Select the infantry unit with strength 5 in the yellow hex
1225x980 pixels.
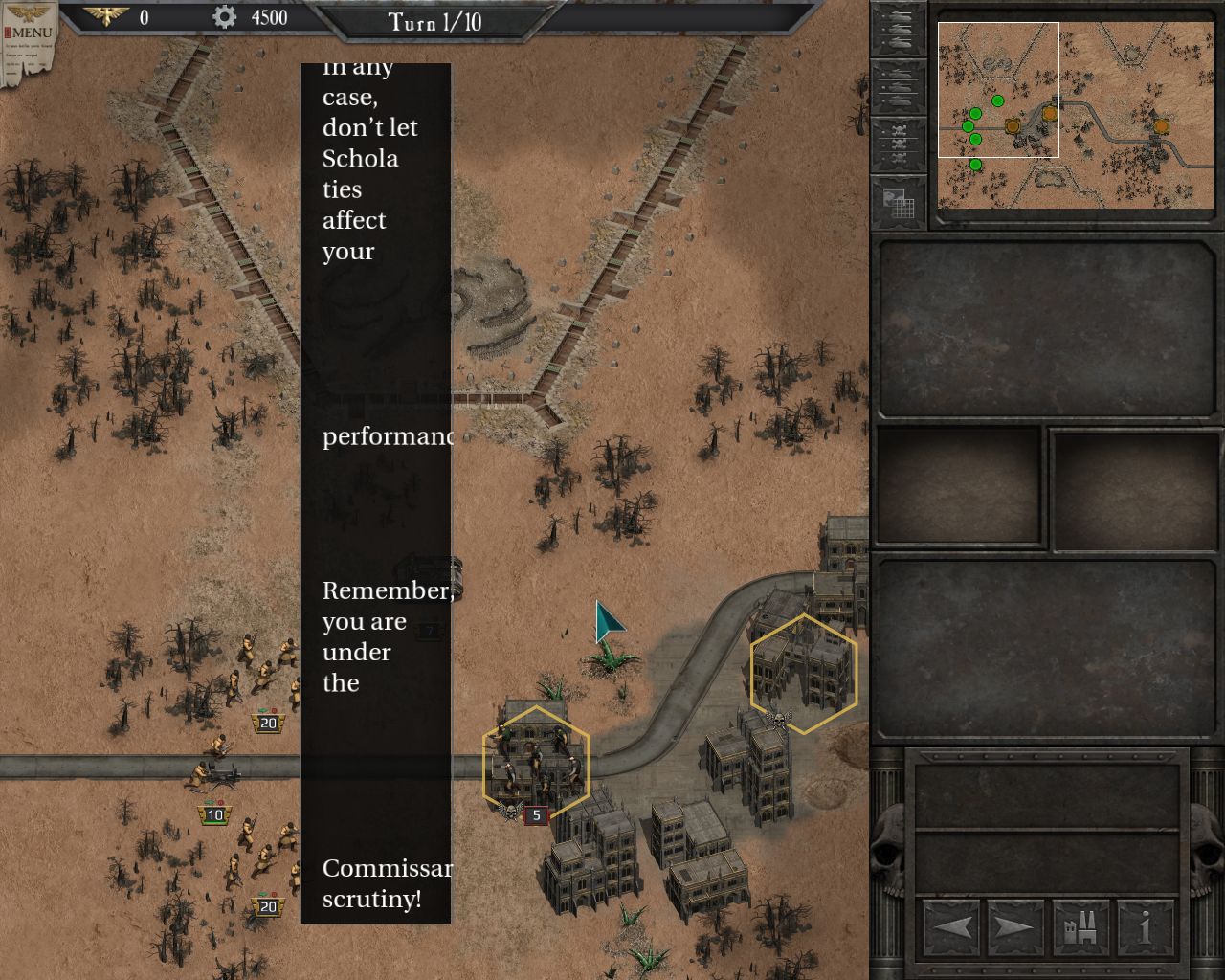point(536,761)
